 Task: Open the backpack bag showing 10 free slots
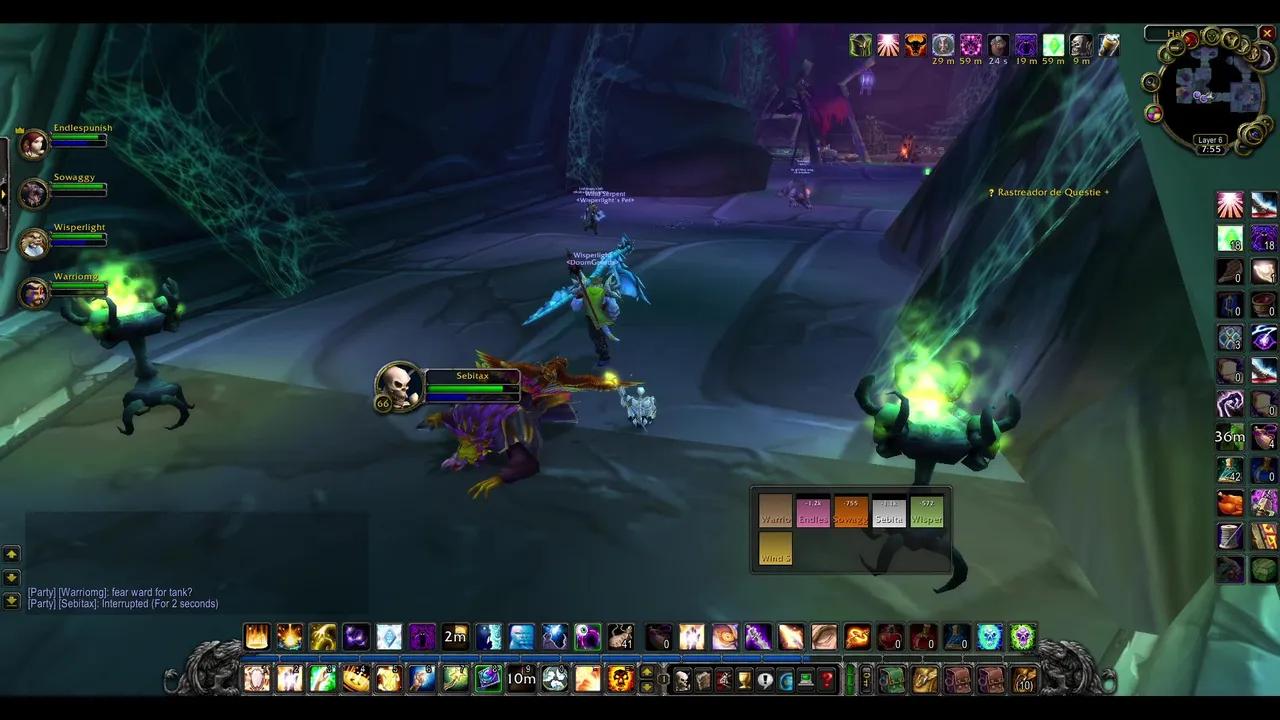[1026, 682]
